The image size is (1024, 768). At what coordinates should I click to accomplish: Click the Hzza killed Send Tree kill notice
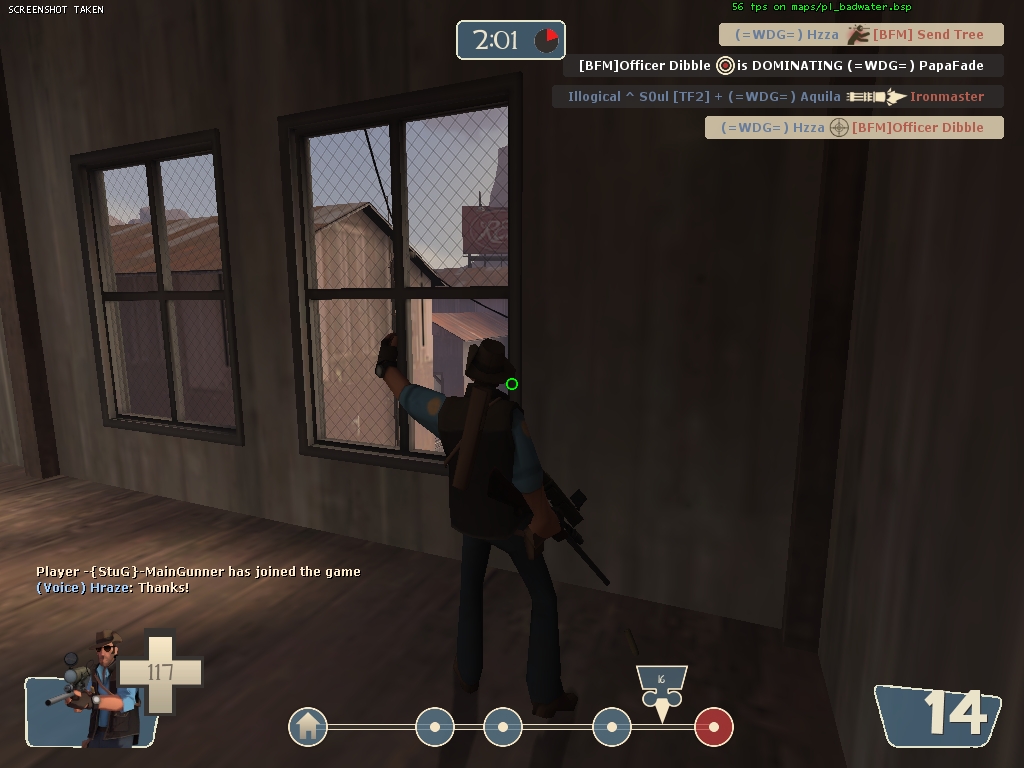tap(860, 35)
